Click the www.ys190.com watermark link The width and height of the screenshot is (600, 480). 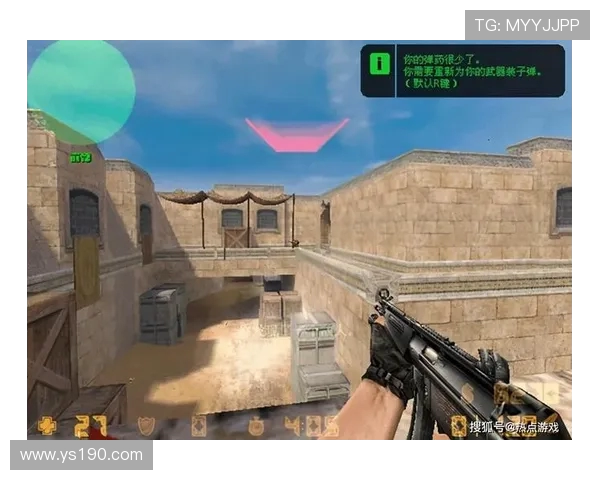(x=81, y=455)
